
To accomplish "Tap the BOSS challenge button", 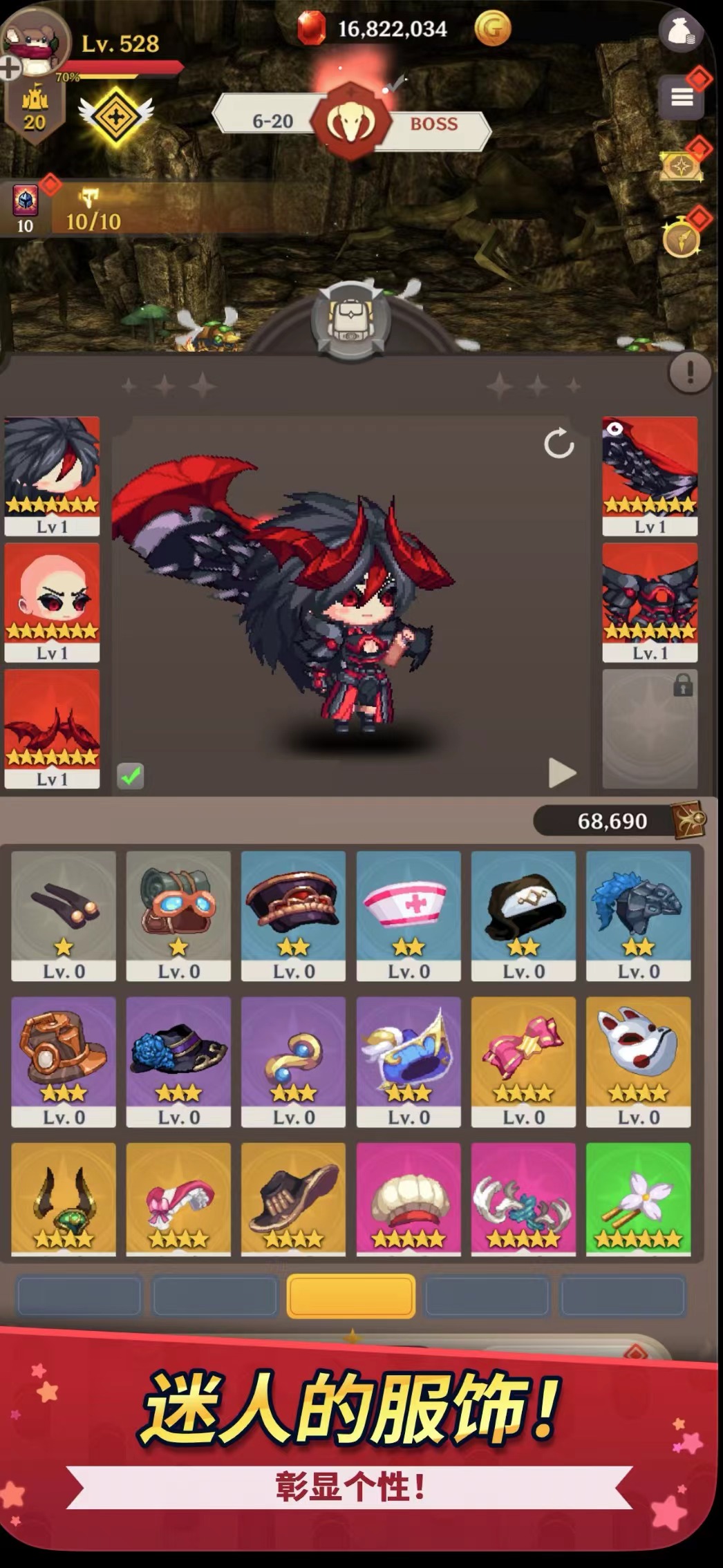I will [434, 124].
